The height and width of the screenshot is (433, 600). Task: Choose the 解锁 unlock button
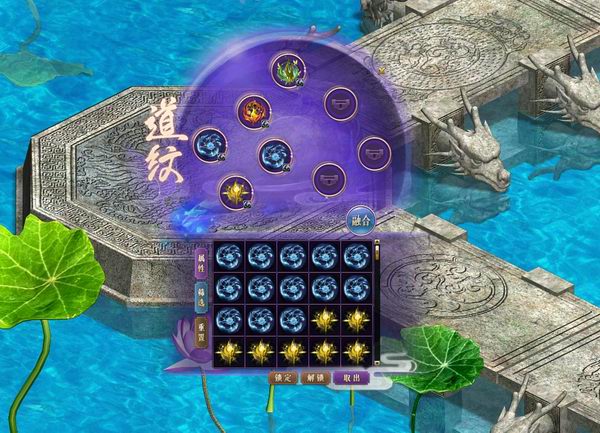[x=315, y=378]
